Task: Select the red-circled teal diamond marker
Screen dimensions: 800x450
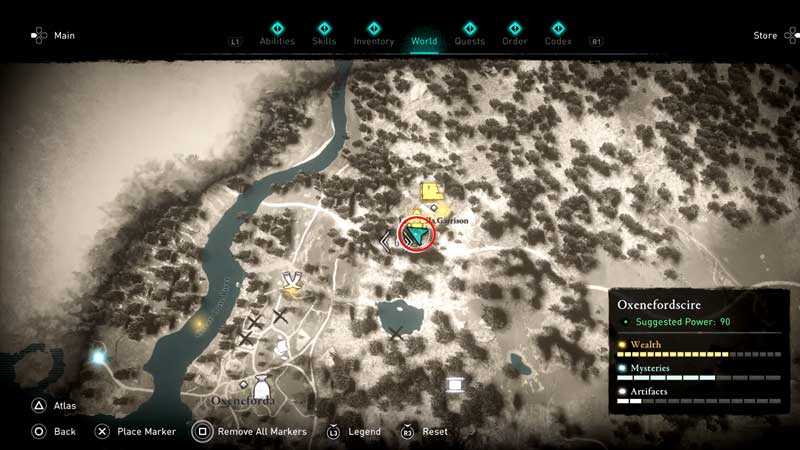Action: coord(420,235)
